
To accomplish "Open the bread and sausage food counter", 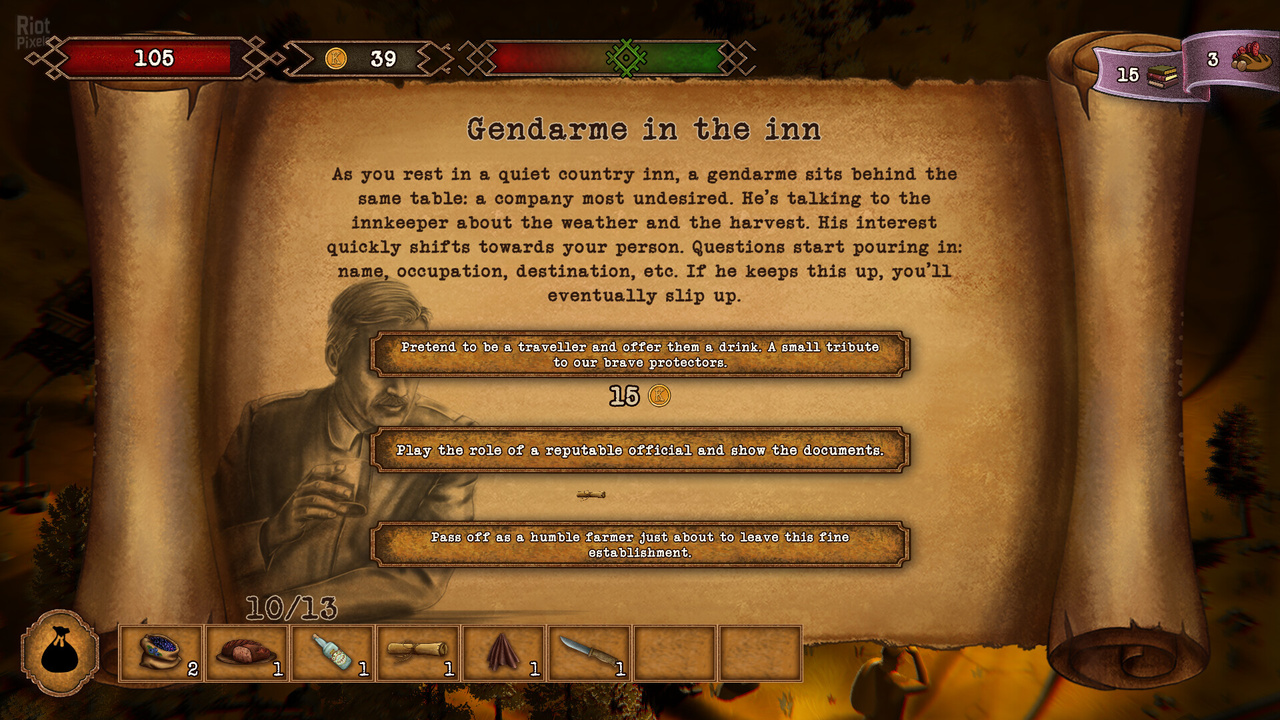I will [x=1250, y=60].
